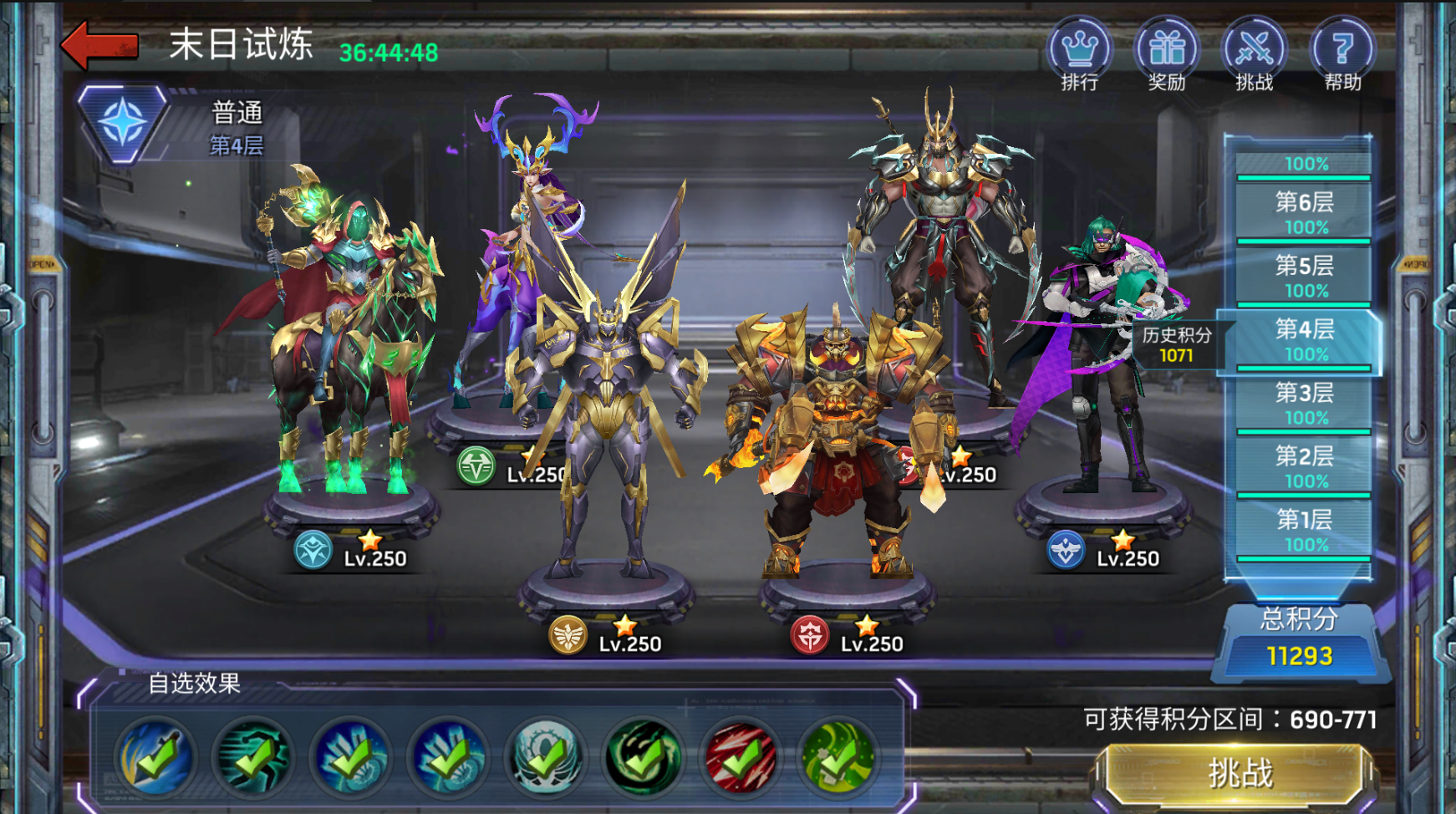Toggle the red arrows effect
This screenshot has height=814, width=1456.
[x=741, y=758]
